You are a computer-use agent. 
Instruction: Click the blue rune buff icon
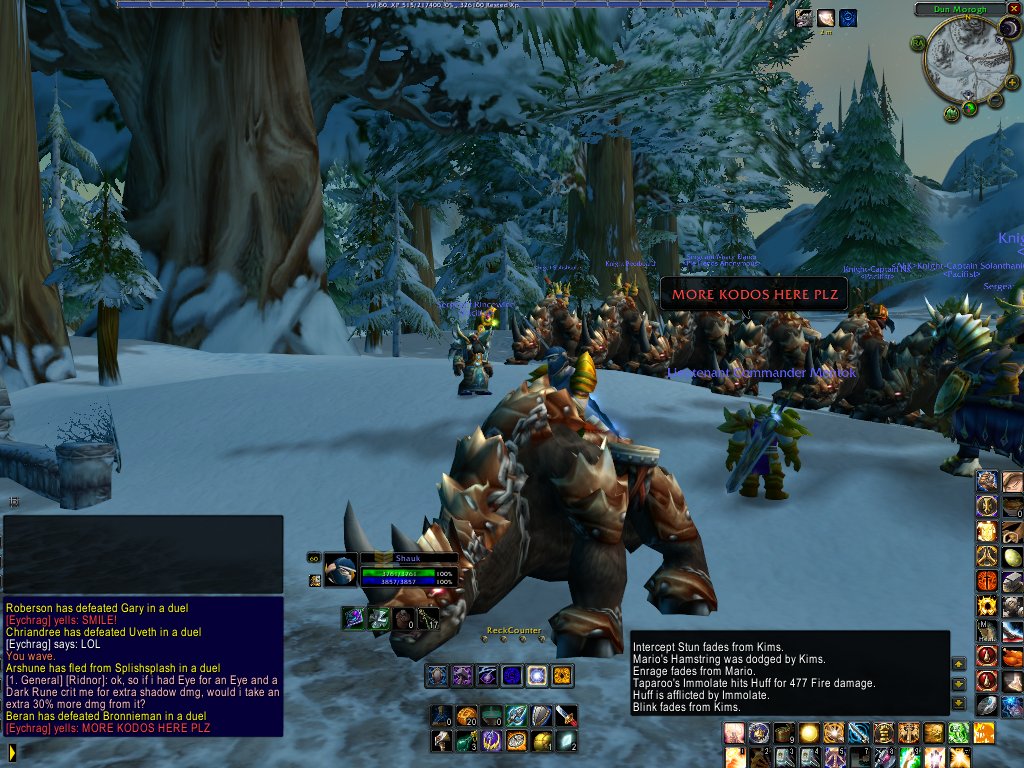pyautogui.click(x=848, y=17)
